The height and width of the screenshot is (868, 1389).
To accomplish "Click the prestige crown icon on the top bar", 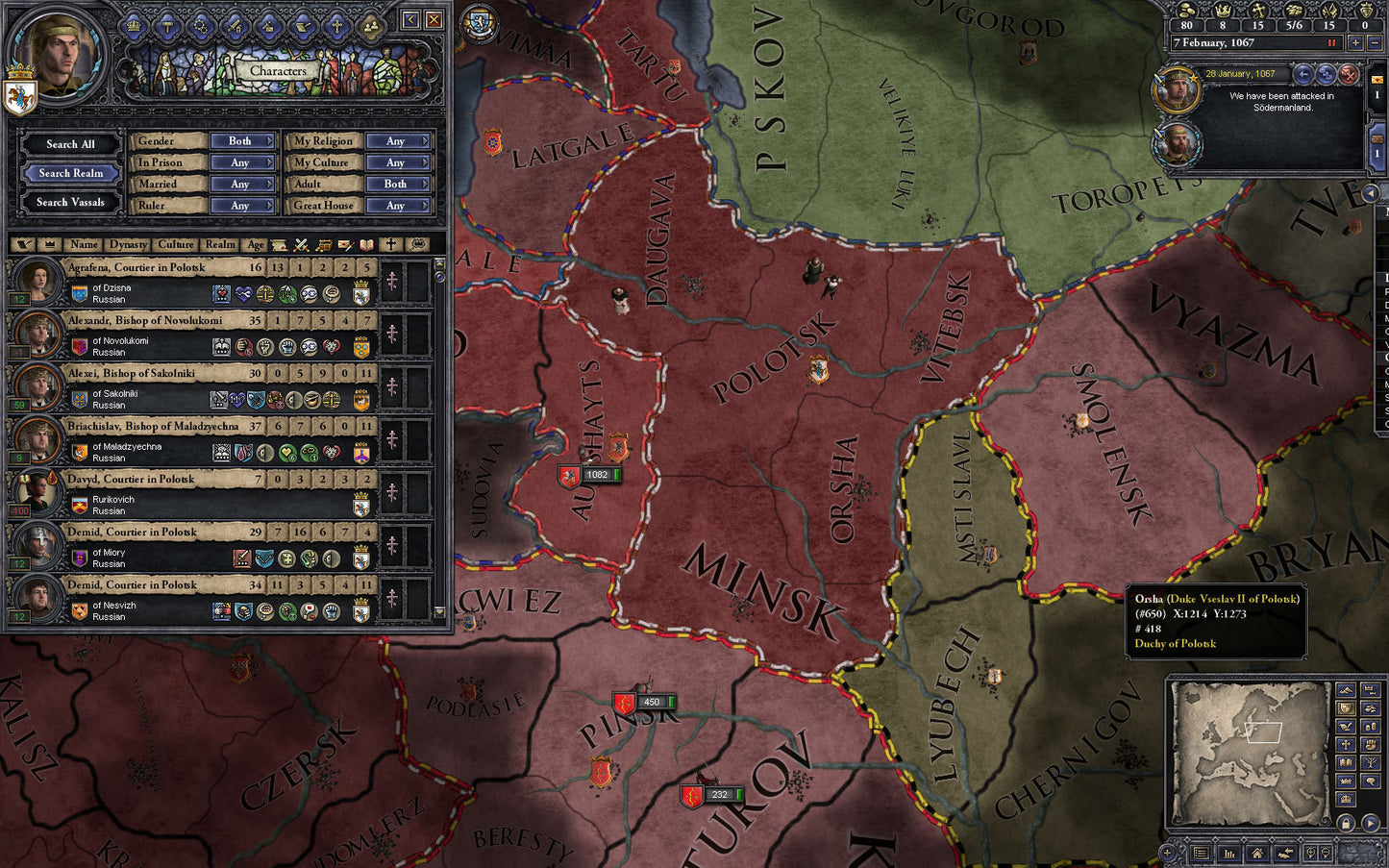I will tap(1224, 12).
